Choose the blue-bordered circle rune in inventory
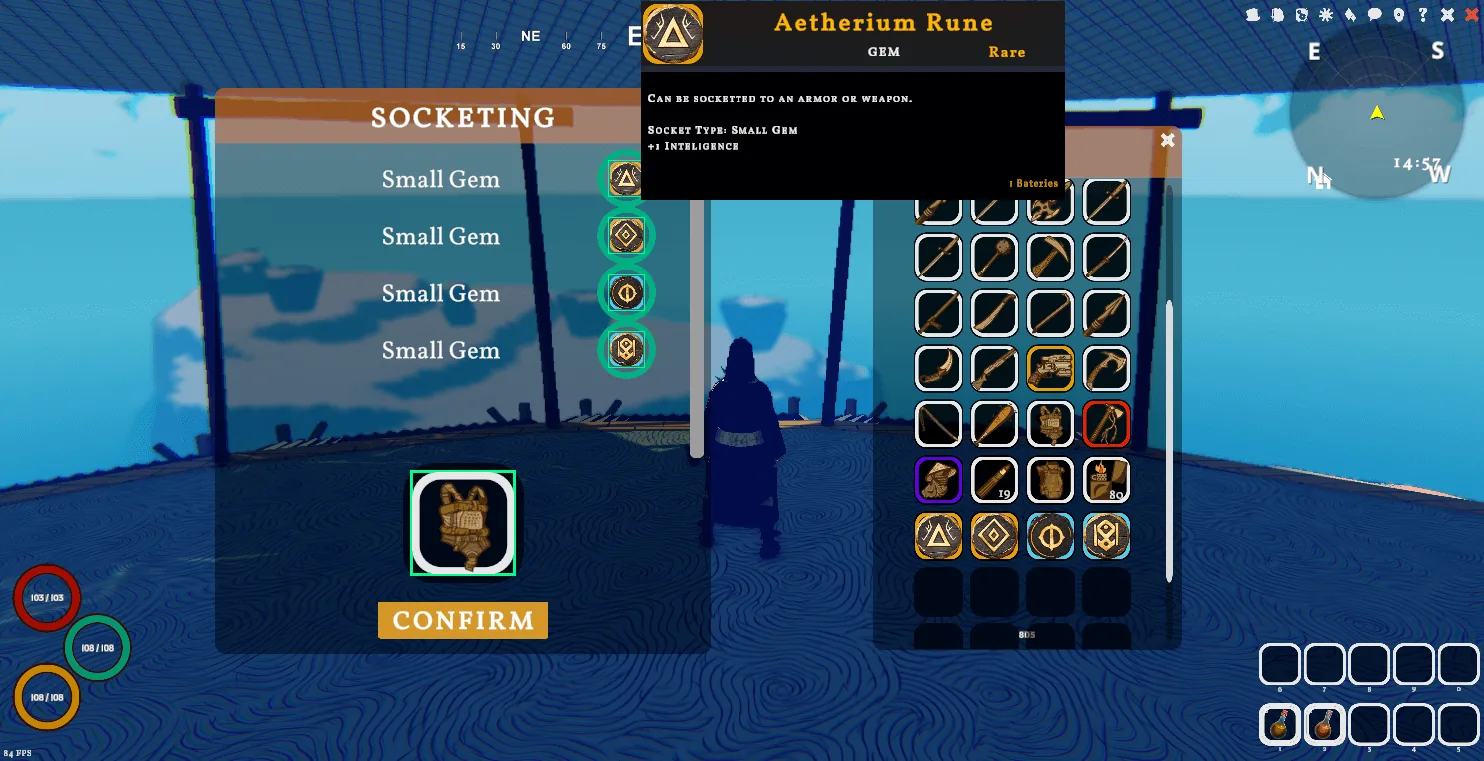This screenshot has width=1484, height=761. (x=1050, y=536)
